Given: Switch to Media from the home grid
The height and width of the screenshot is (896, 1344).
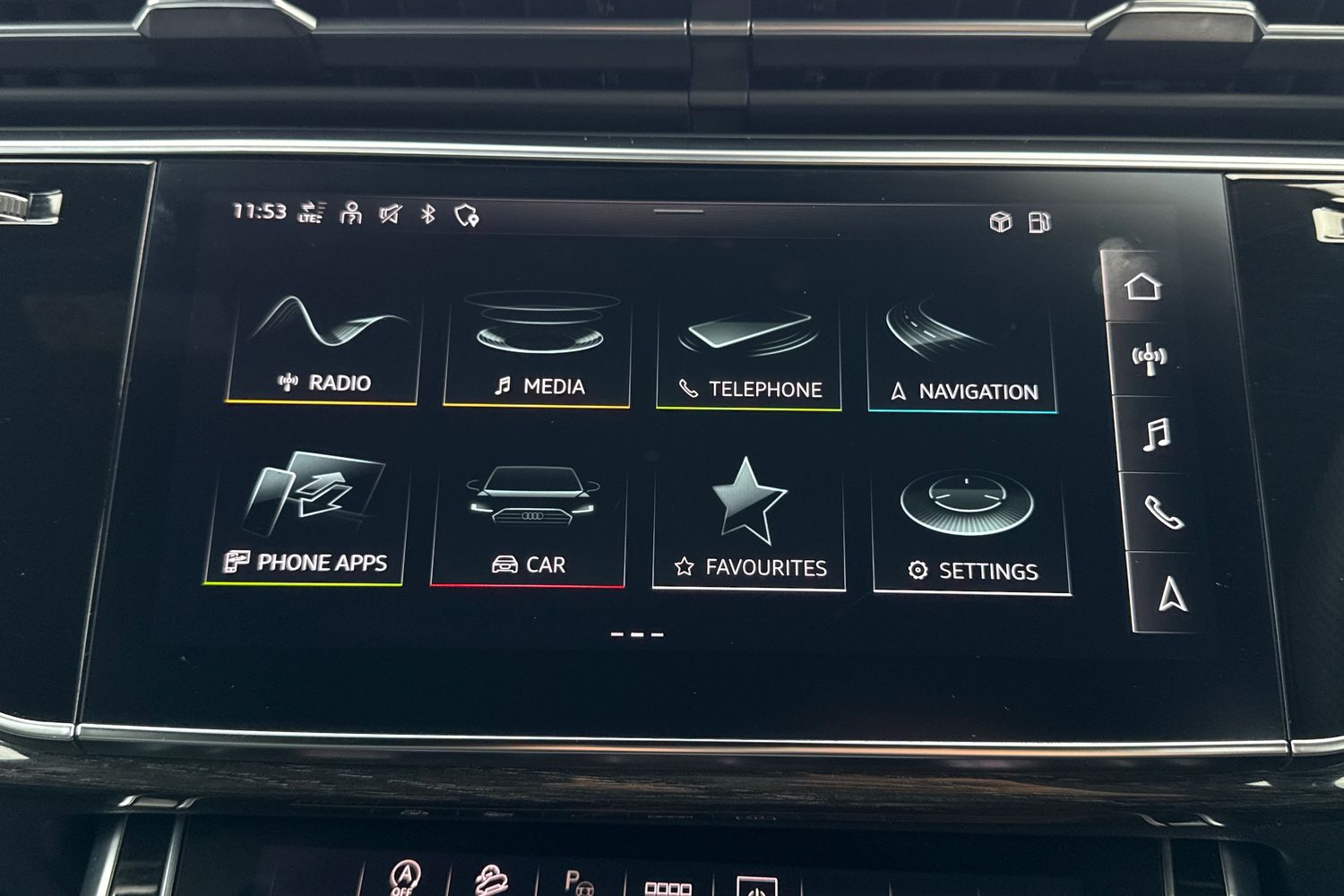Looking at the screenshot, I should pyautogui.click(x=538, y=345).
